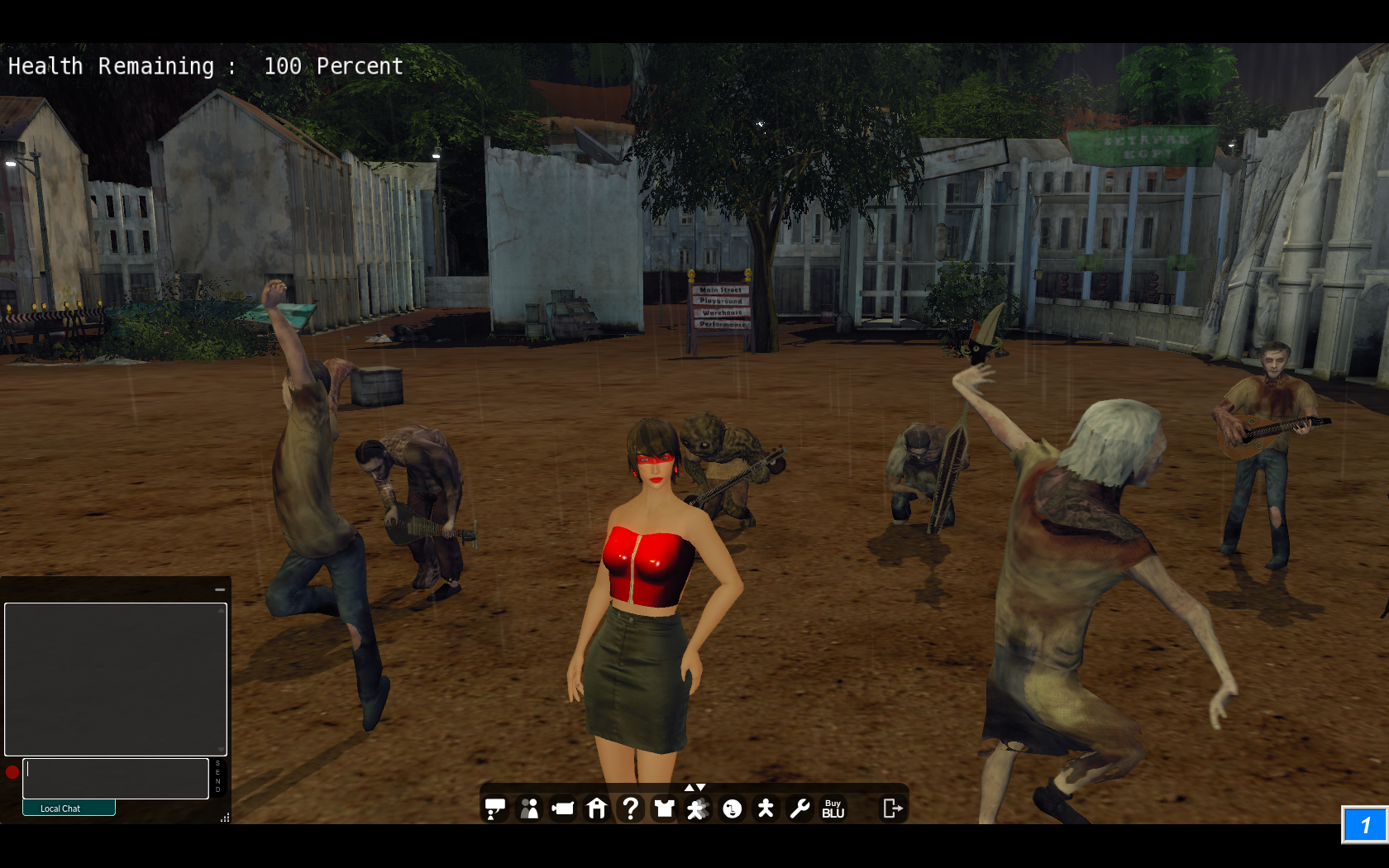Click the Buy BLU button

(x=833, y=808)
